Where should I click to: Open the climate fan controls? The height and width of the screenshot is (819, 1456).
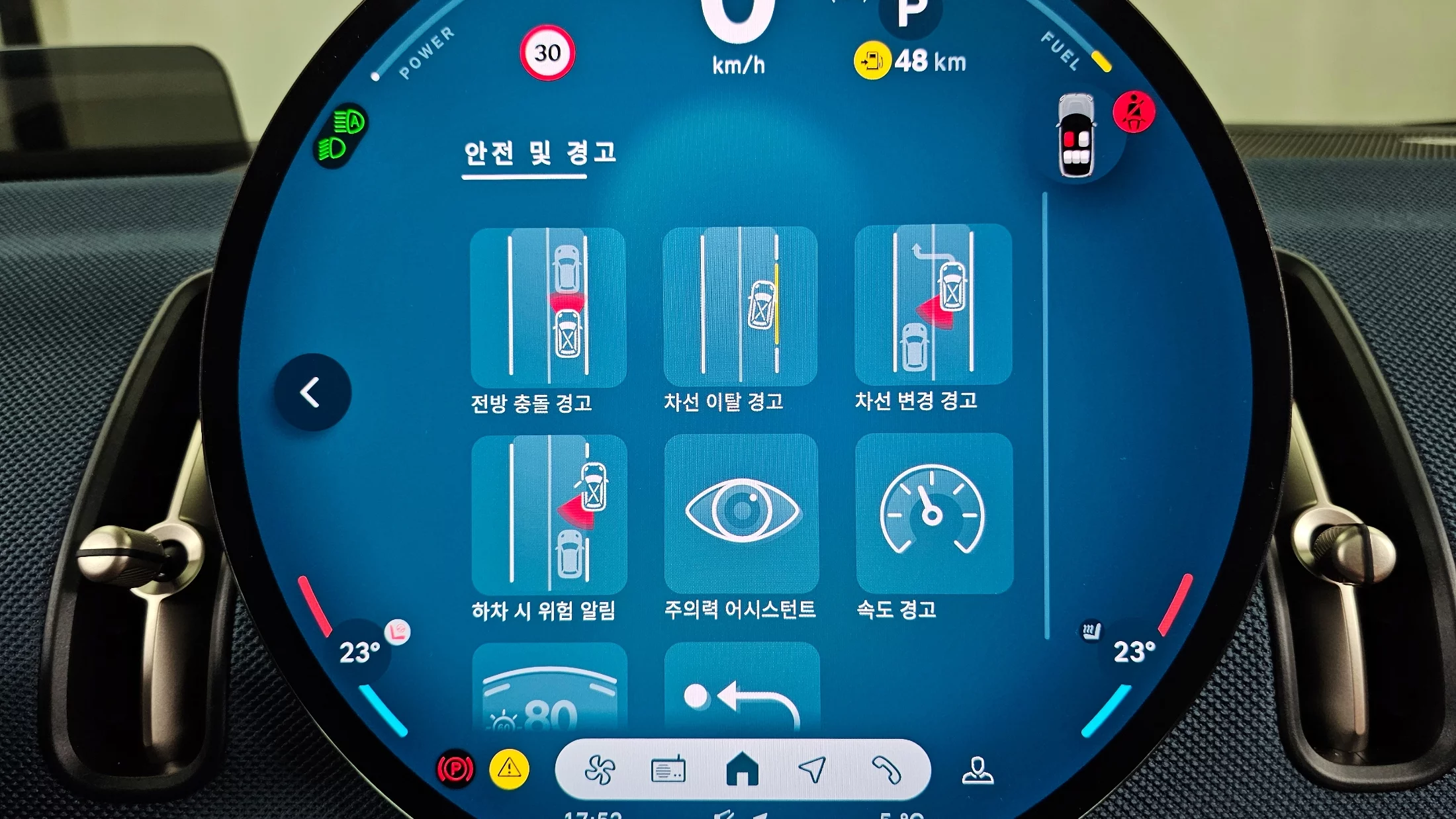[600, 770]
